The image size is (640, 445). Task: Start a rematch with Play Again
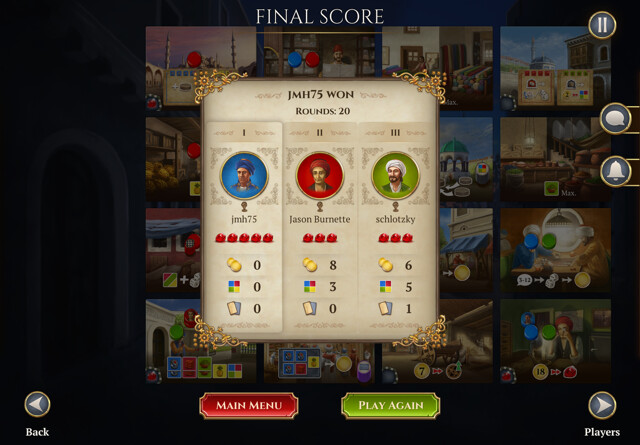[391, 405]
